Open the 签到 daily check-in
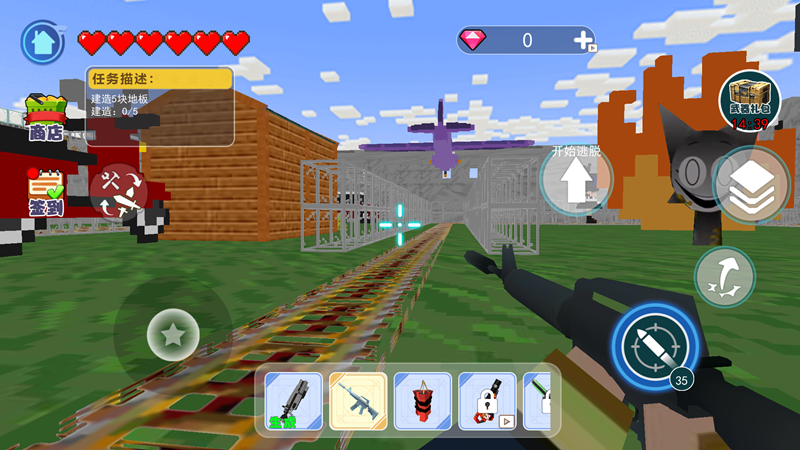The height and width of the screenshot is (450, 800). point(45,191)
